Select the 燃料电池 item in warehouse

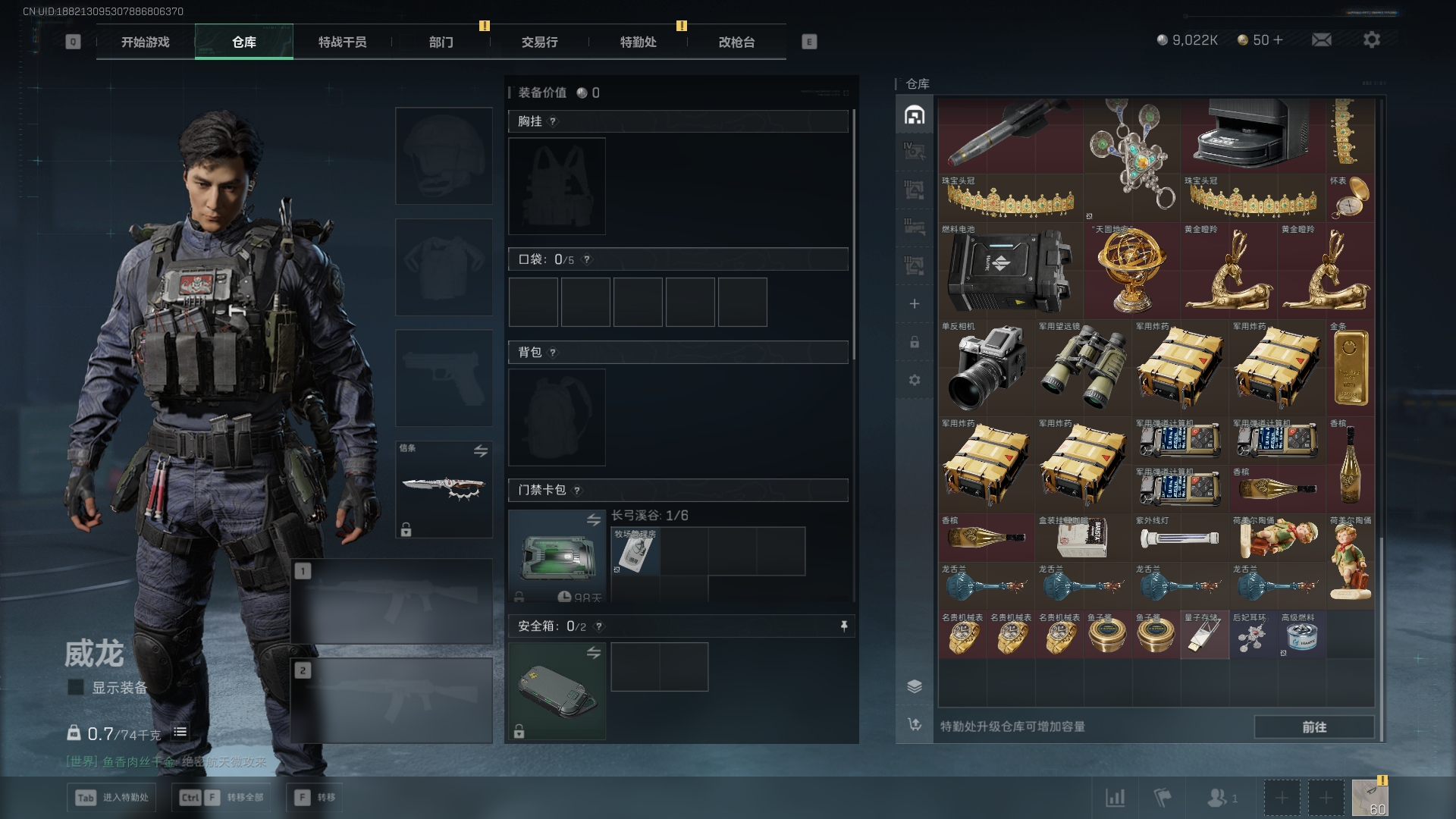pos(1010,271)
